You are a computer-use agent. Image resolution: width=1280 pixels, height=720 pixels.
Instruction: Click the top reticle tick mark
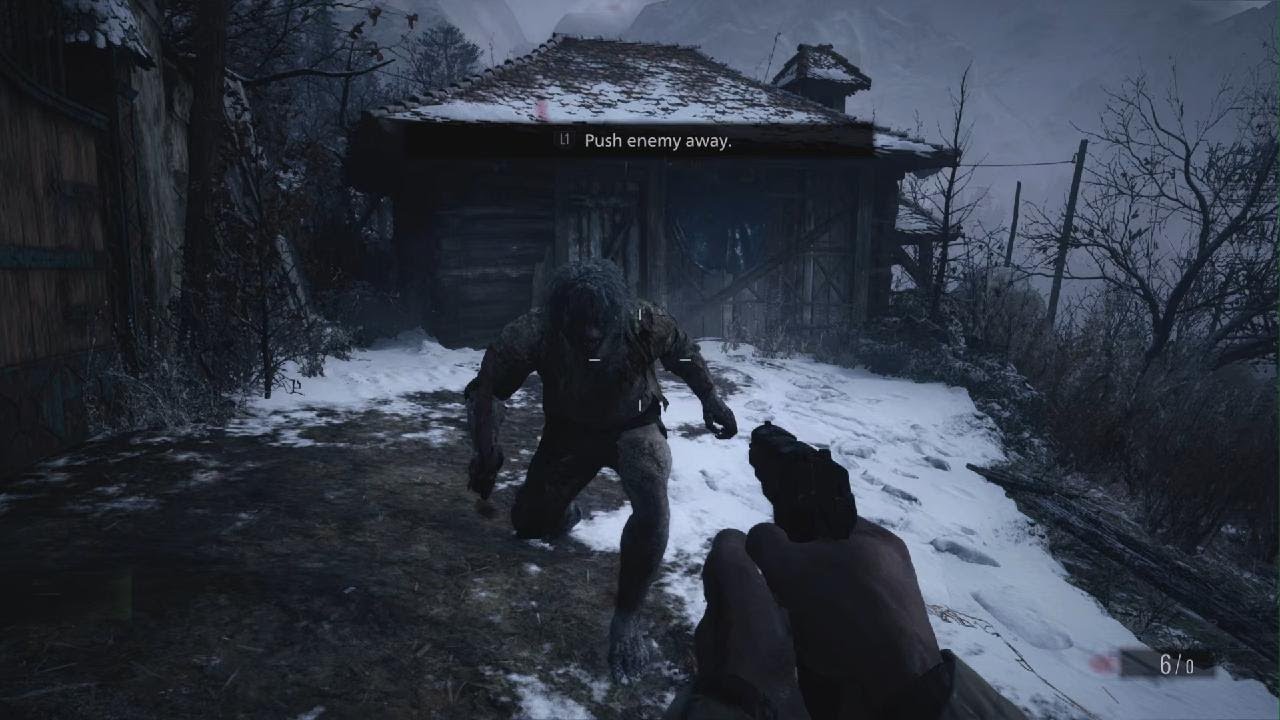pos(639,315)
